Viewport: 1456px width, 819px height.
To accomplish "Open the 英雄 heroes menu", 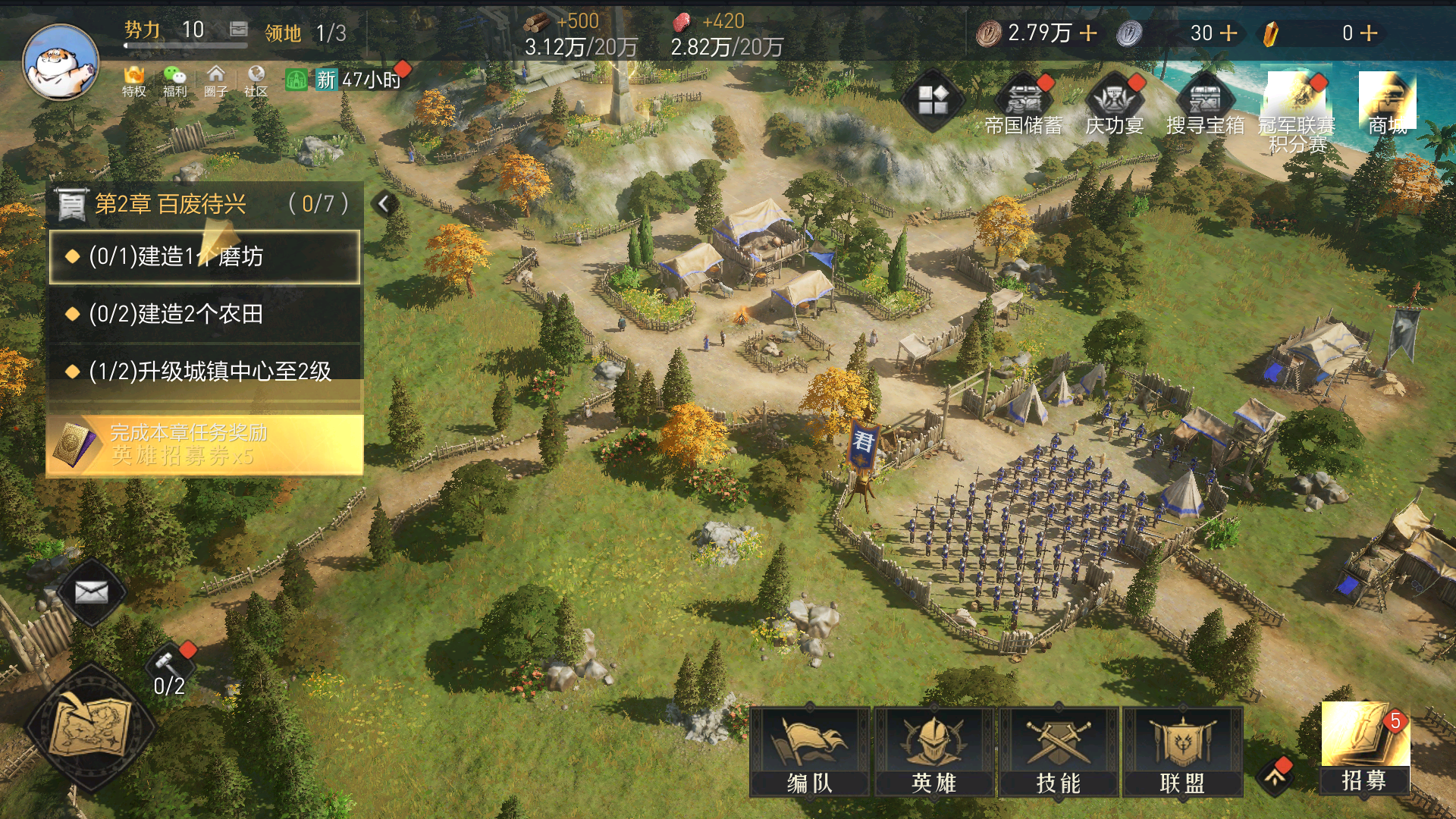I will pyautogui.click(x=934, y=752).
